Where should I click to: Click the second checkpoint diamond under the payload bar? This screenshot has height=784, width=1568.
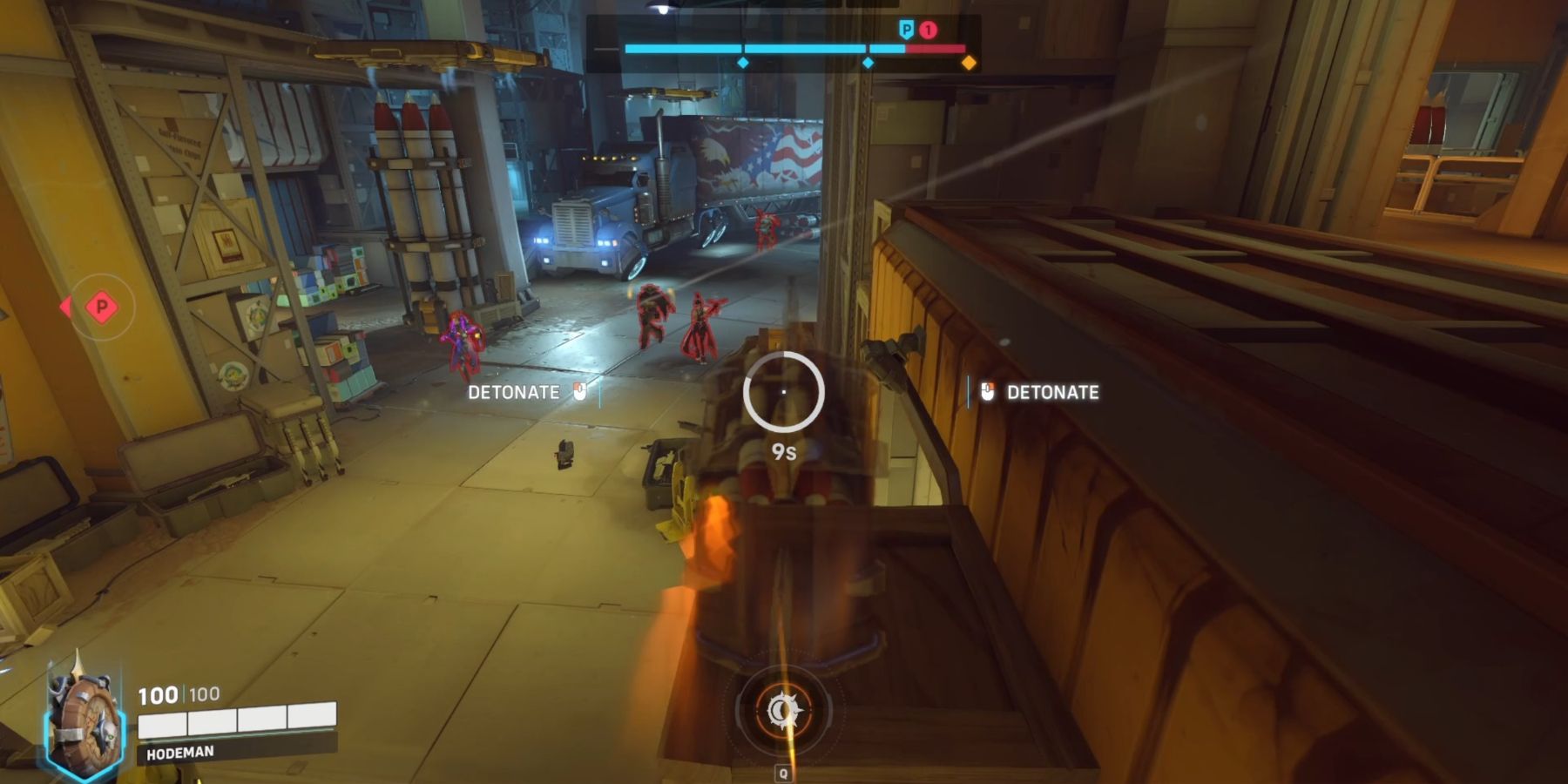(x=867, y=63)
